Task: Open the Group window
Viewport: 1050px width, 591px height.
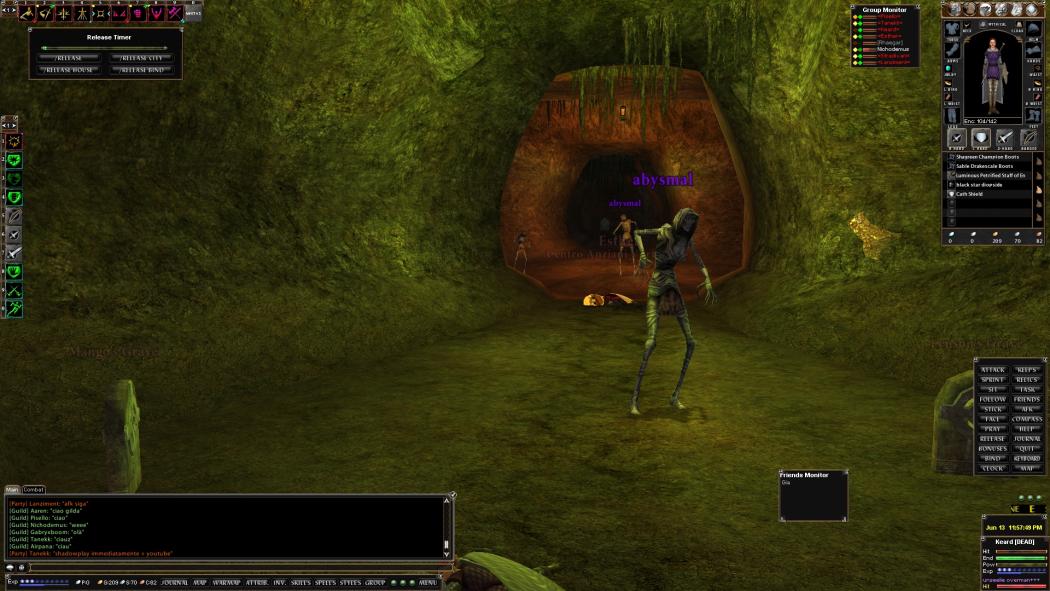Action: coord(375,582)
